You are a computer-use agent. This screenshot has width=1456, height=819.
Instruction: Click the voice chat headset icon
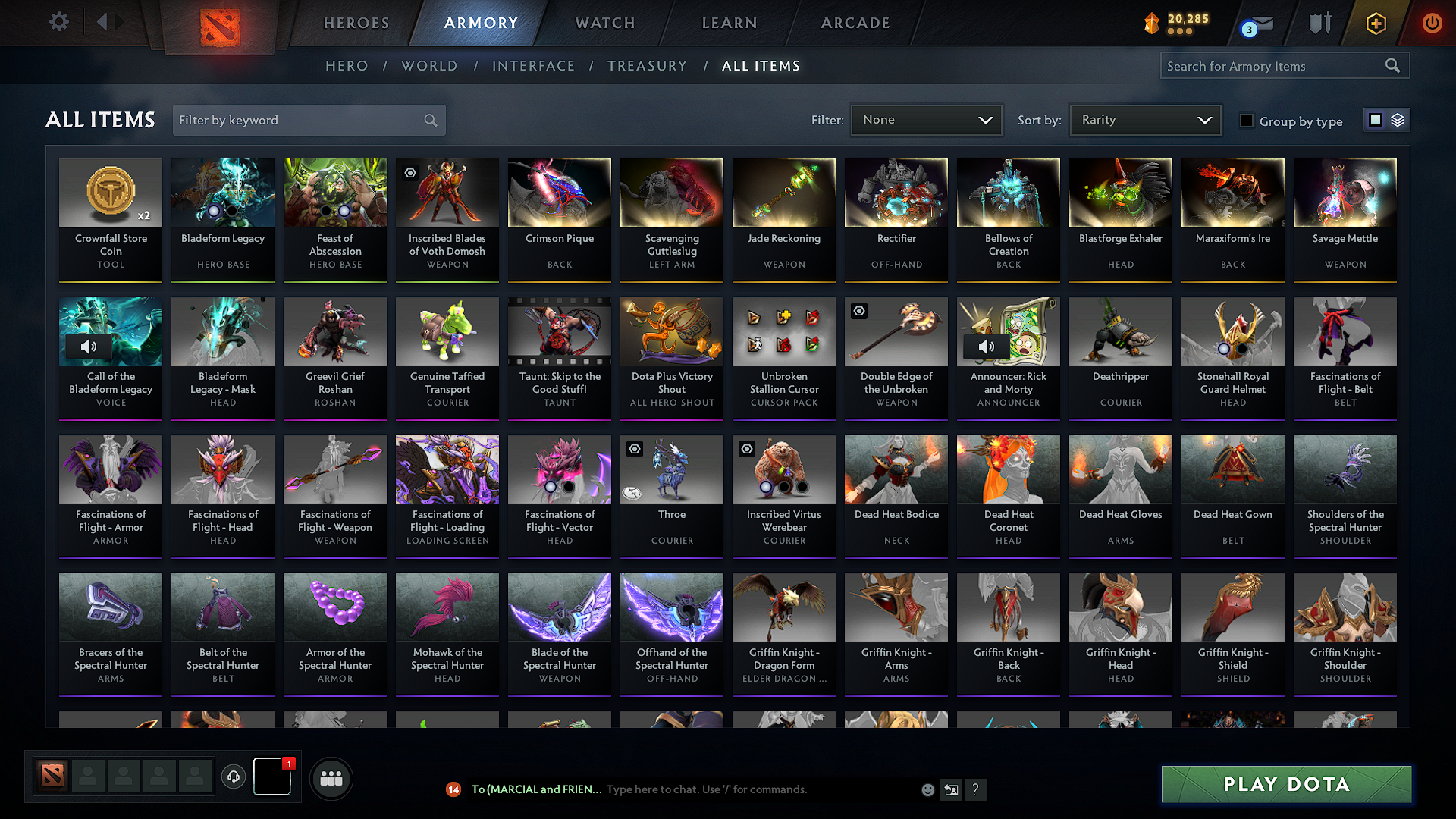[x=233, y=777]
